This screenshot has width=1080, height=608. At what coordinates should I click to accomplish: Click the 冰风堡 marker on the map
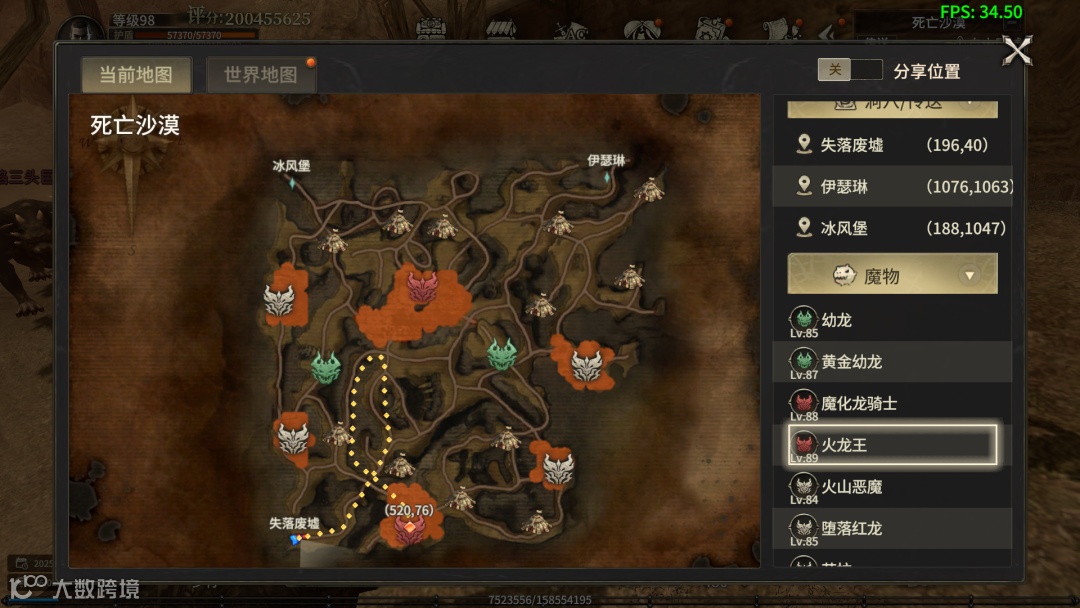click(292, 181)
